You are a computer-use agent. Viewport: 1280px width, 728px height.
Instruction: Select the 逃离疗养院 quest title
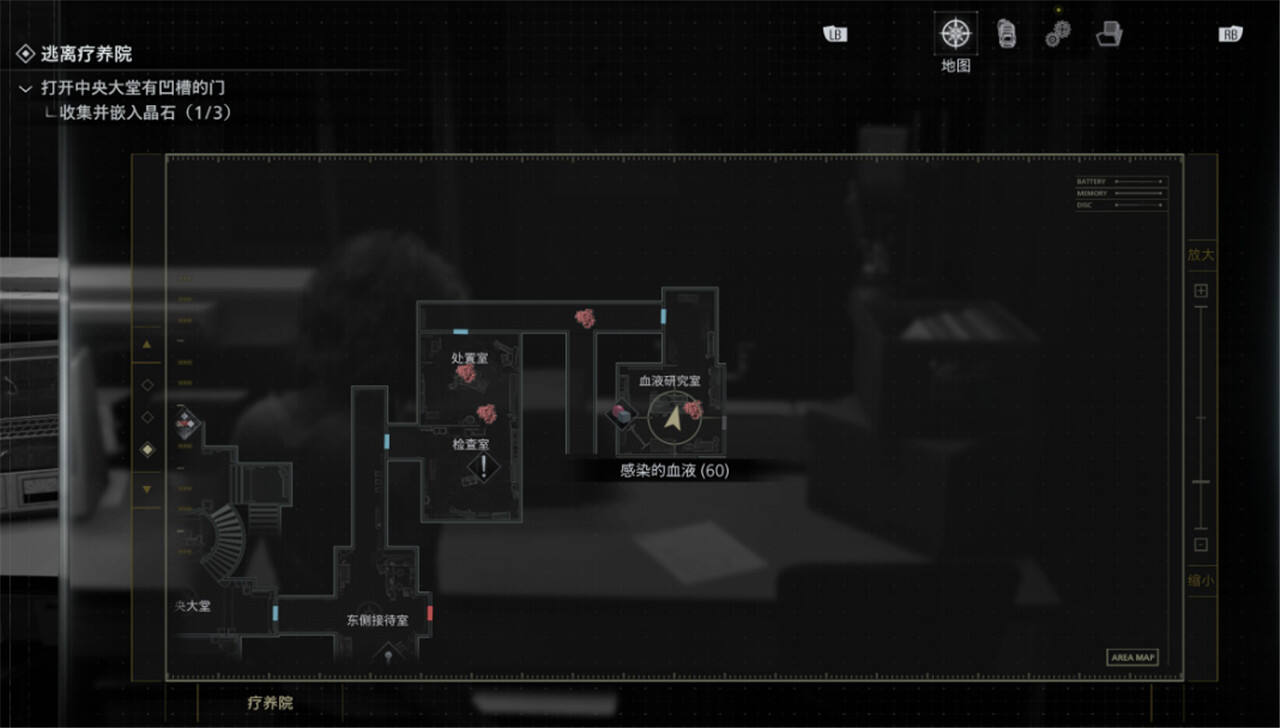(86, 53)
